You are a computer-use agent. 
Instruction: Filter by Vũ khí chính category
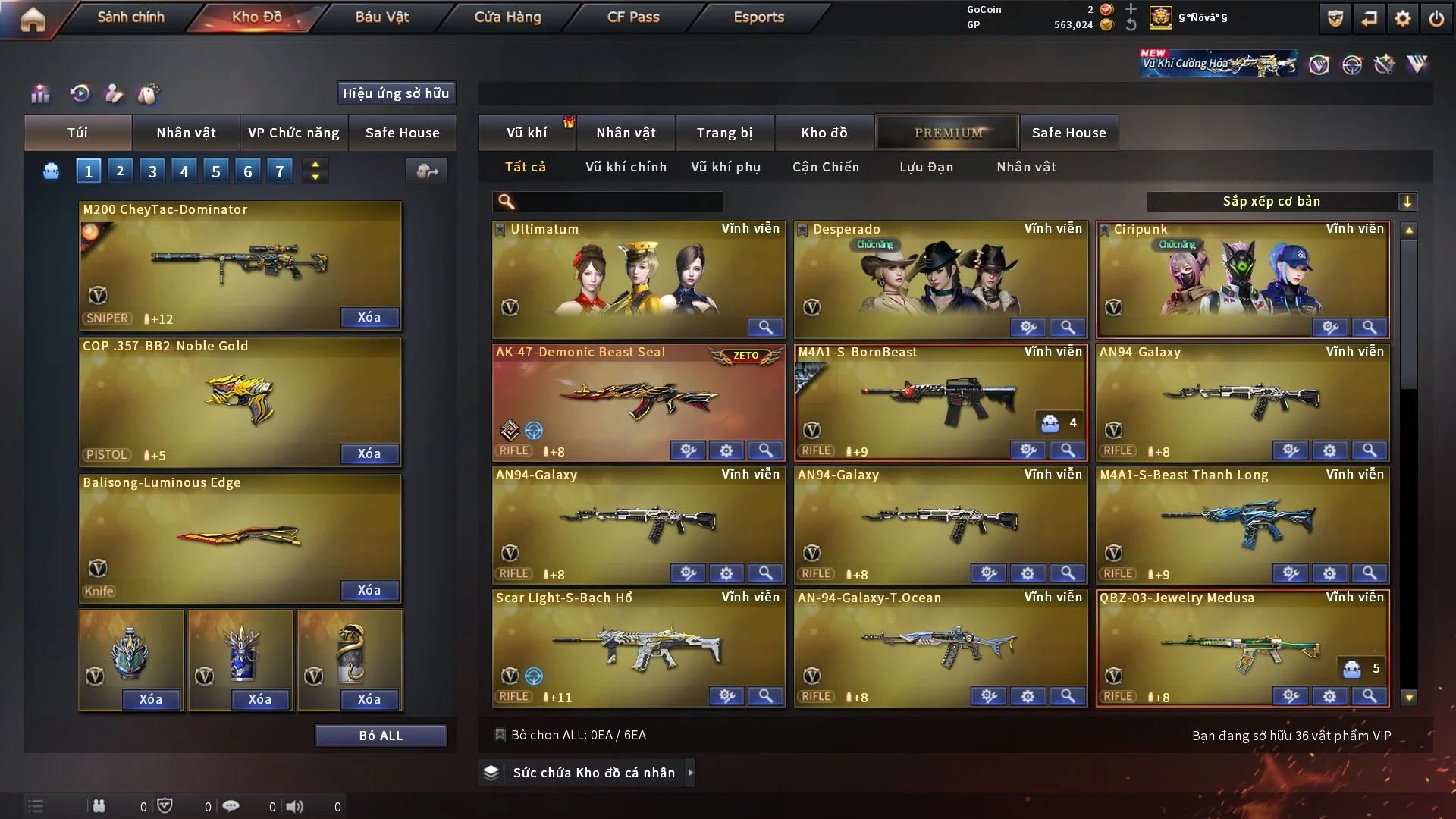click(x=626, y=167)
